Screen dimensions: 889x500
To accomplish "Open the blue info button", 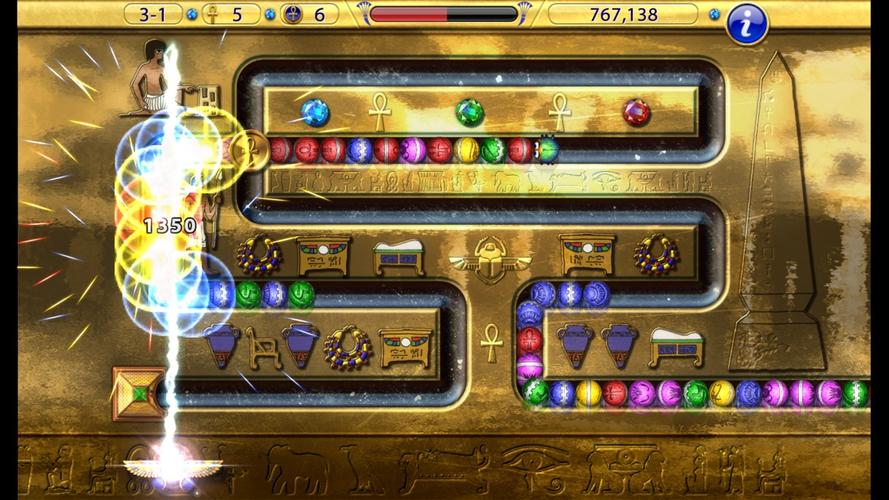I will pos(746,23).
